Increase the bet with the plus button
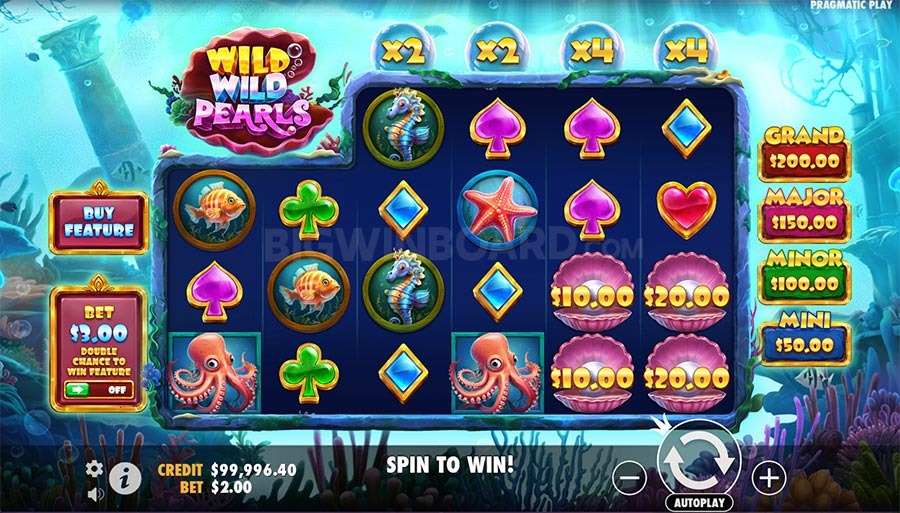Image resolution: width=900 pixels, height=513 pixels. (768, 479)
